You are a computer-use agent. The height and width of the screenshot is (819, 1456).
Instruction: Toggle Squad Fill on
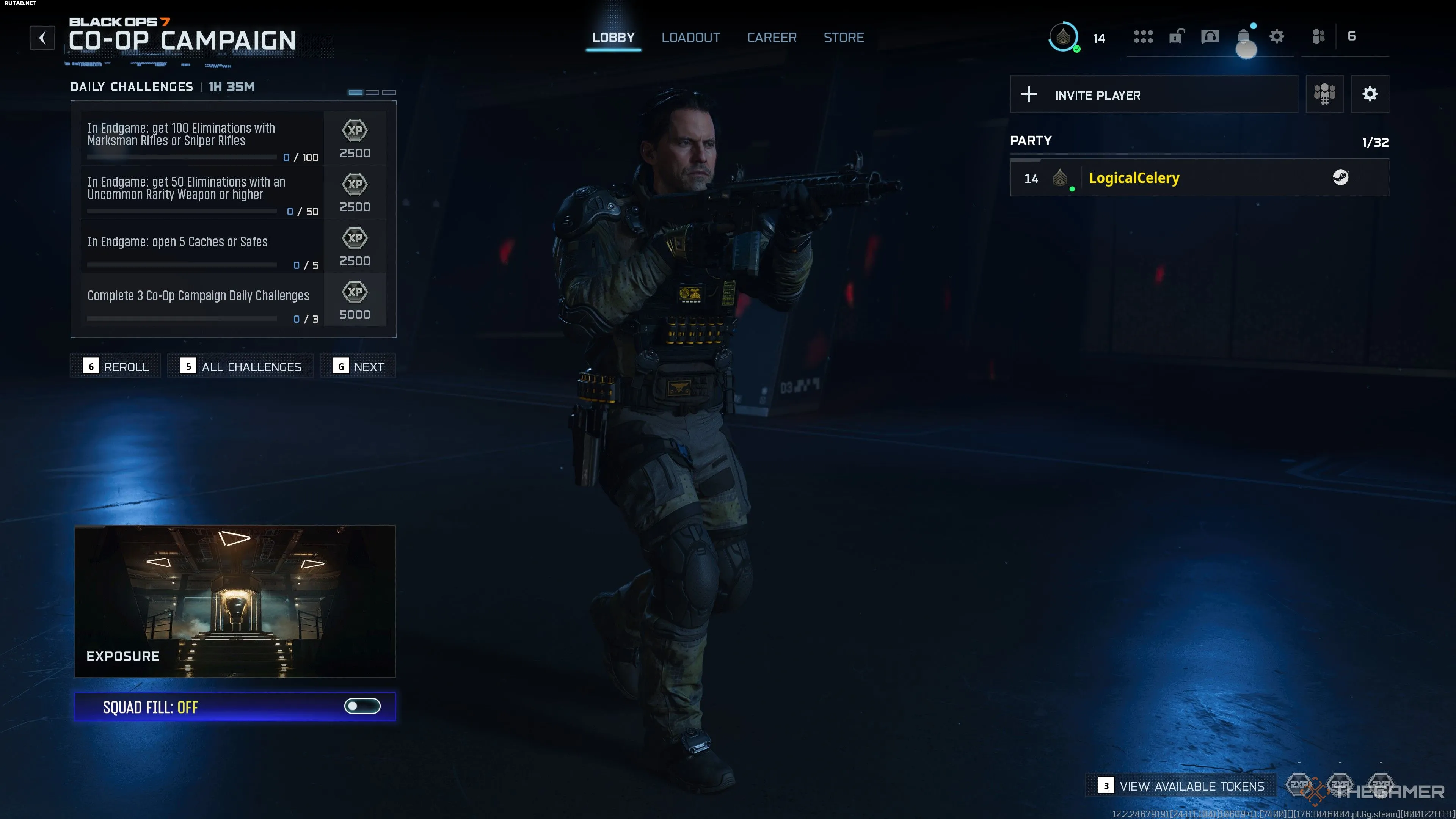point(362,706)
